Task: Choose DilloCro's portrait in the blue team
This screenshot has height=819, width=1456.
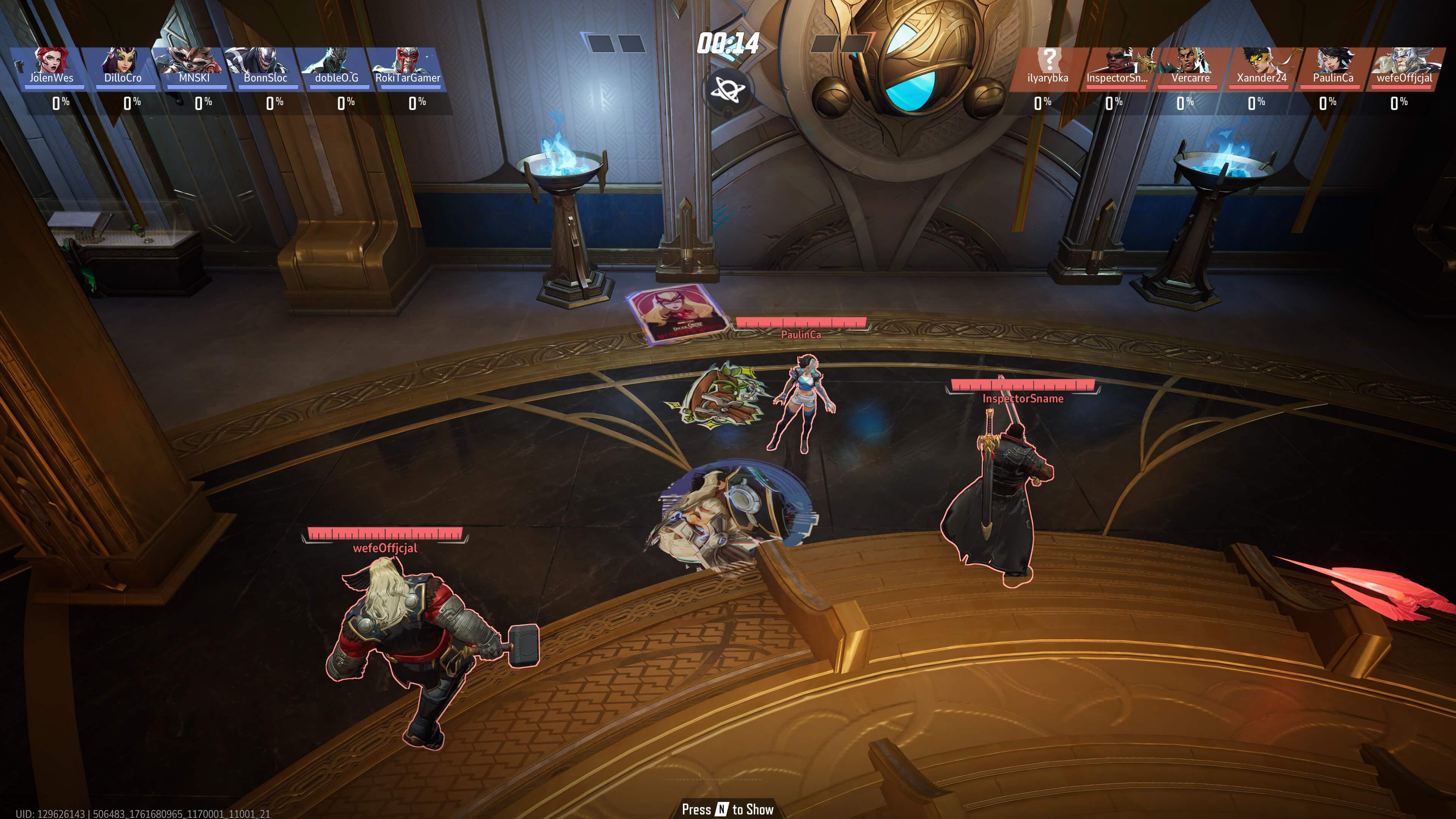Action: [x=122, y=66]
